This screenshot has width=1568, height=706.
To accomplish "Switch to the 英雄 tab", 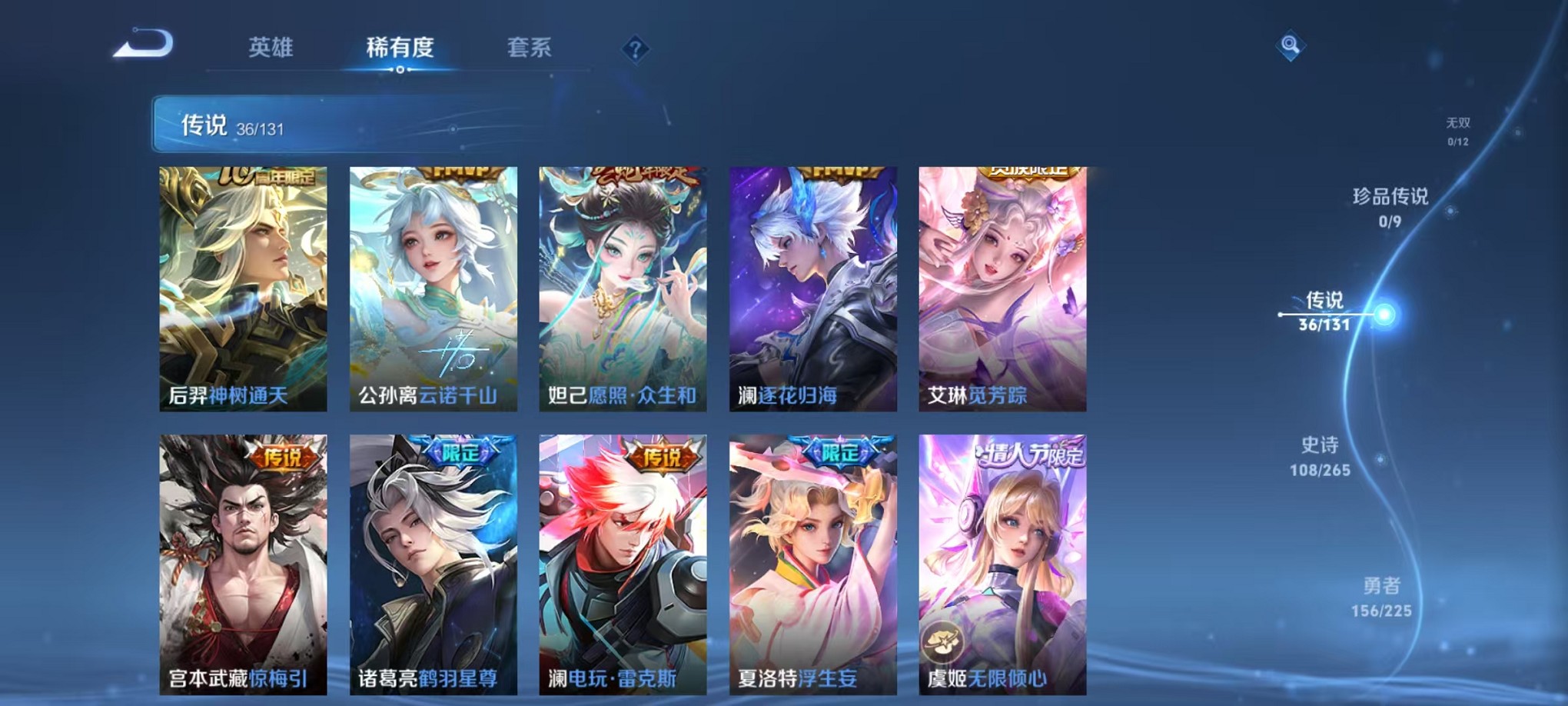I will coord(271,48).
